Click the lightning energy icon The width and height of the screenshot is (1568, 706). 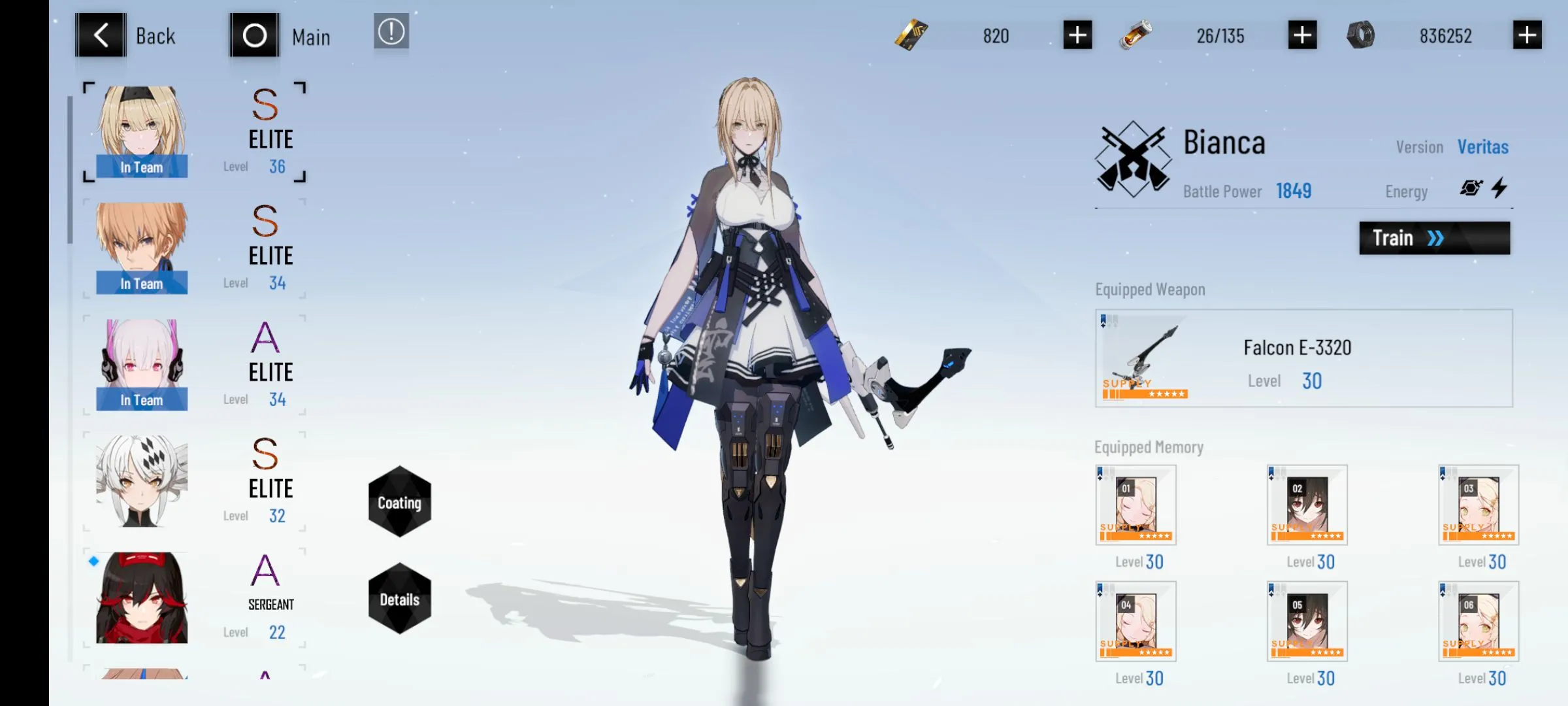[1501, 188]
